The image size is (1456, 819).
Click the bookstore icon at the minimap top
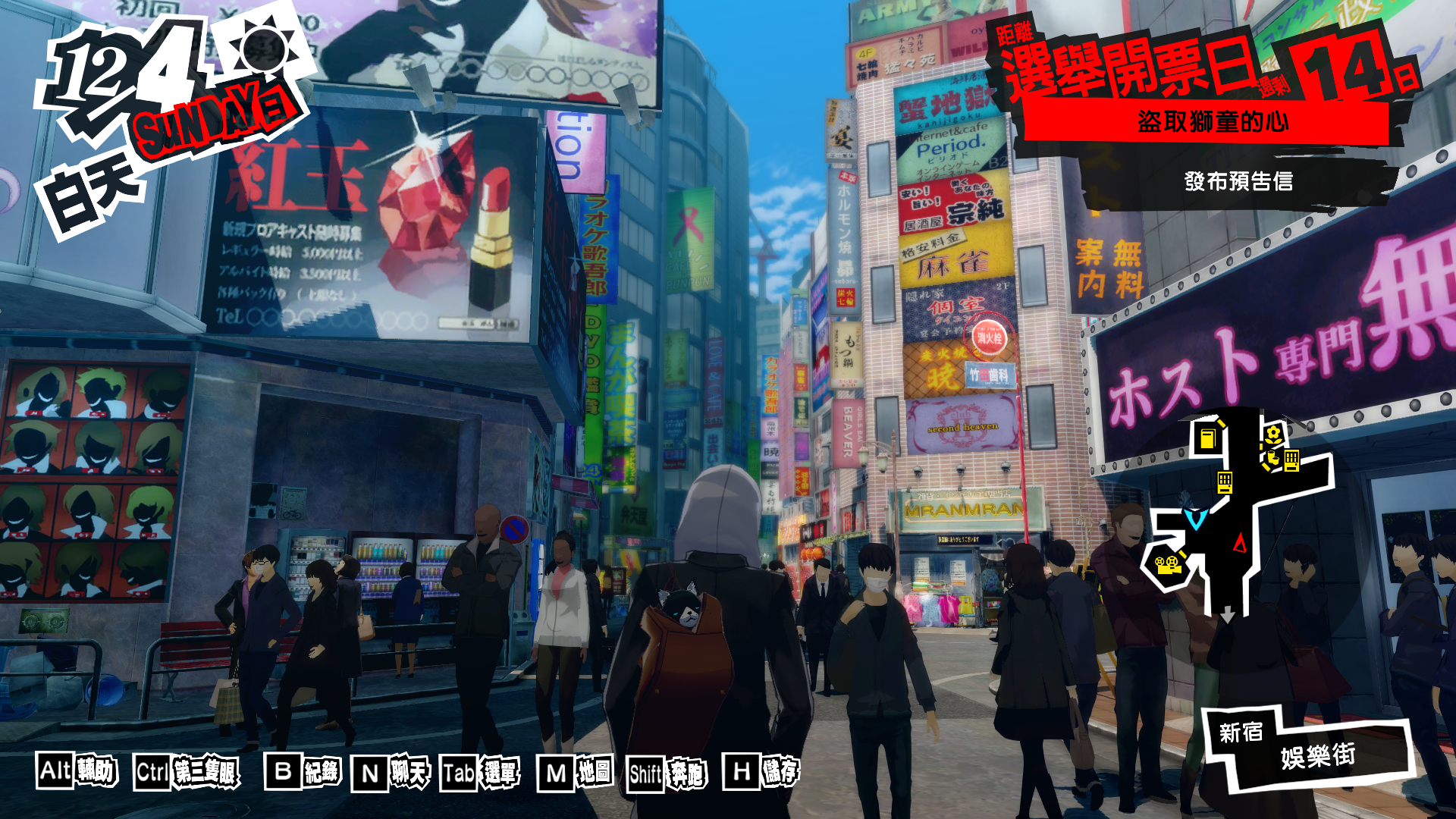pos(1208,438)
